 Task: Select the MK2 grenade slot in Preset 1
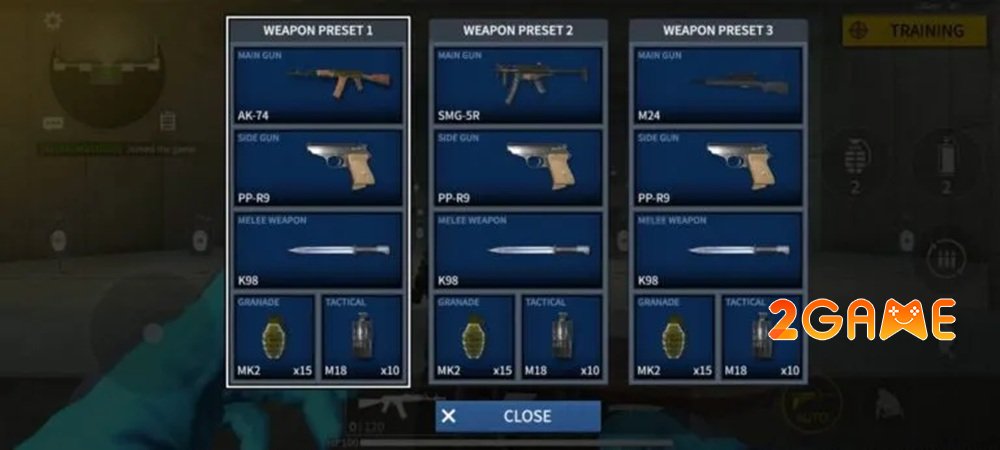(x=274, y=337)
